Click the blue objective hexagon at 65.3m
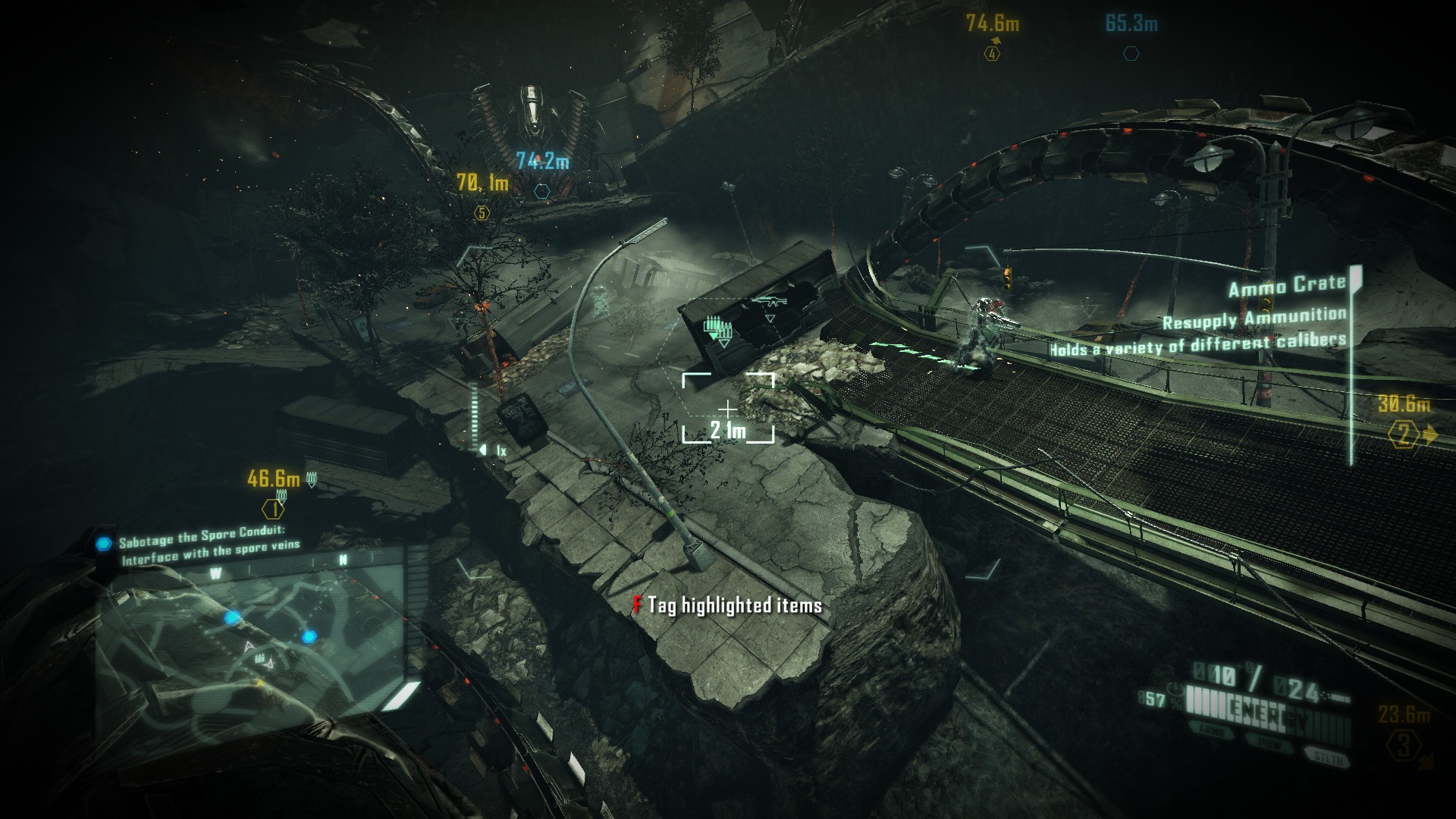Viewport: 1456px width, 819px height. coord(1131,54)
